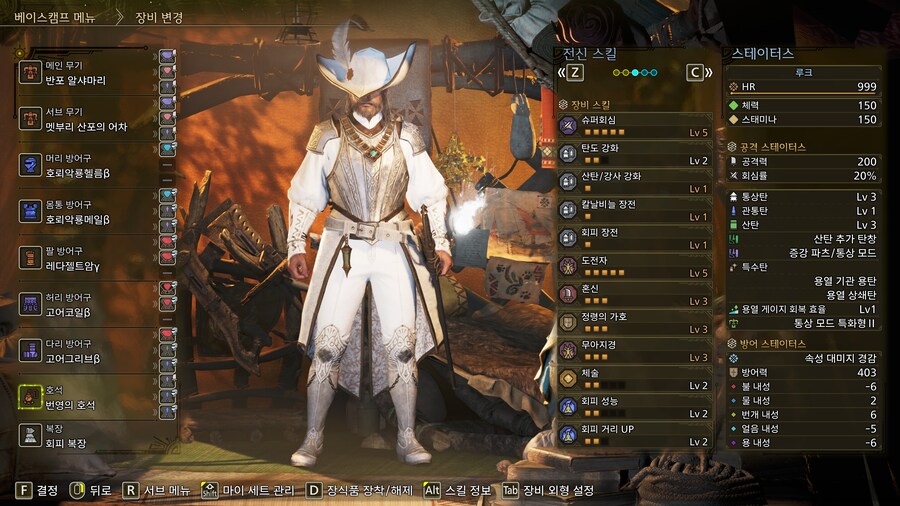
Task: Select the 혼신 skill row
Action: [634, 294]
